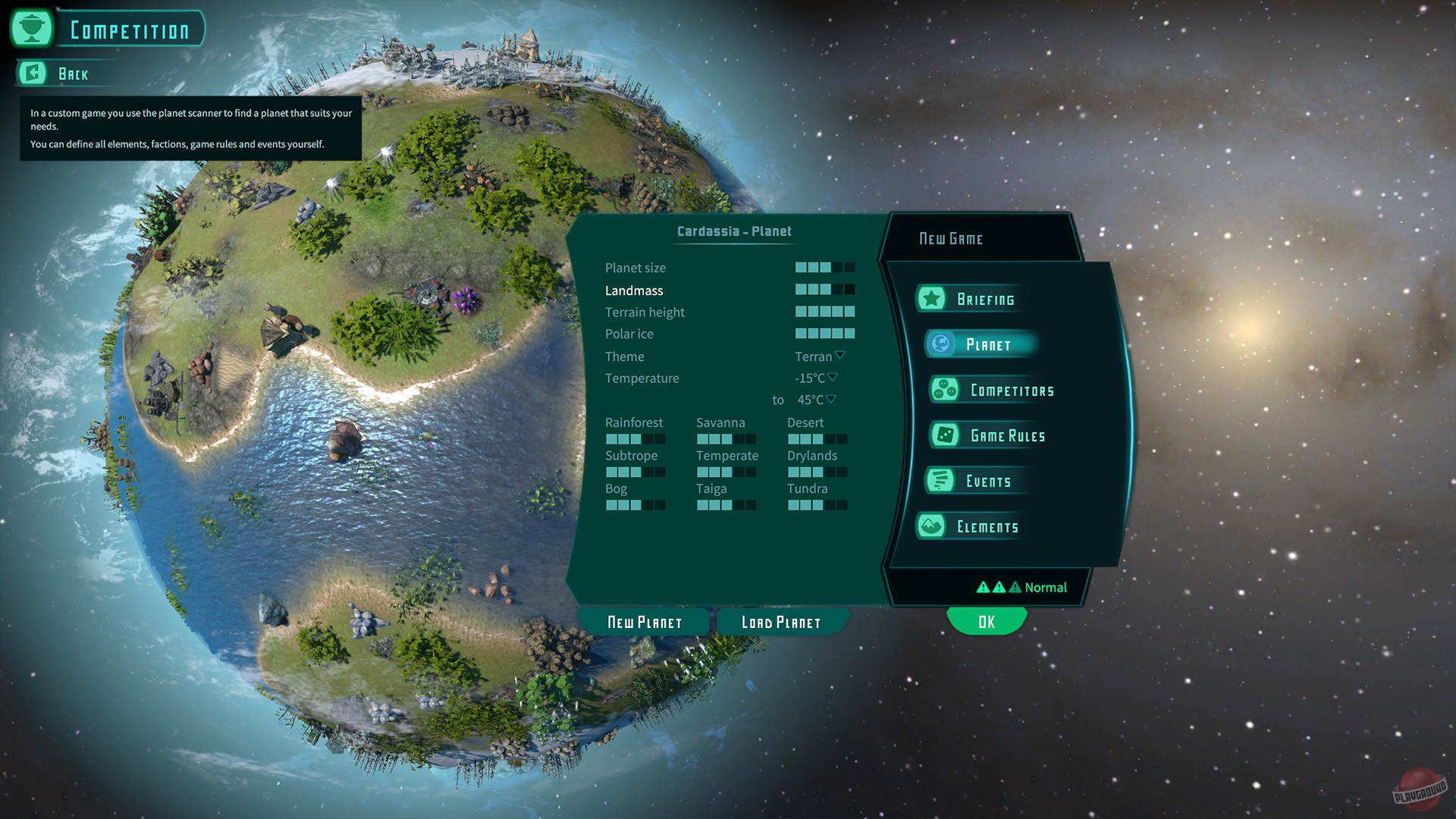Screen dimensions: 1456x819
Task: Click the Back arrow icon
Action: (31, 73)
